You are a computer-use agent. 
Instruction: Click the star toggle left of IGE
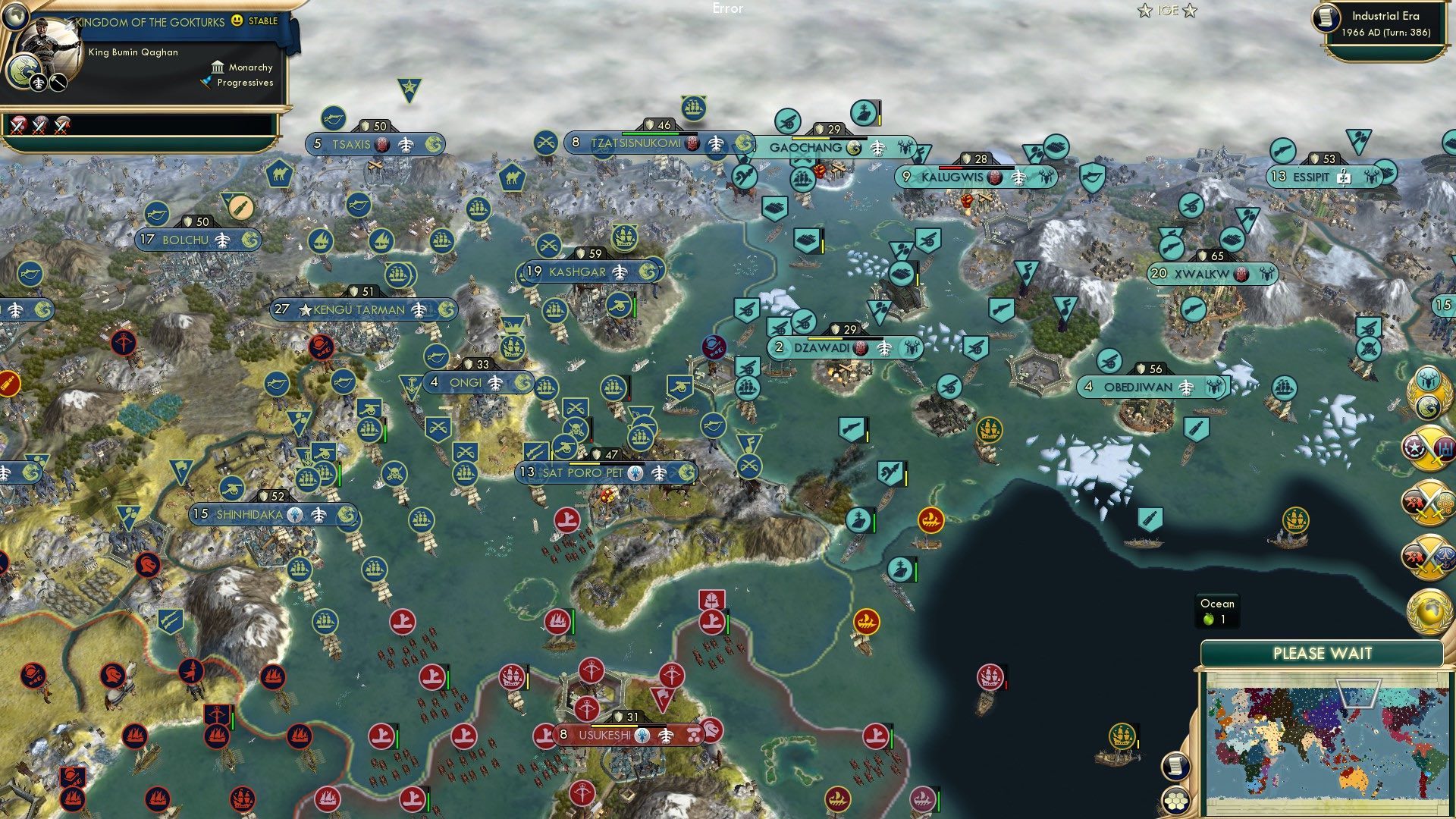pos(1145,11)
